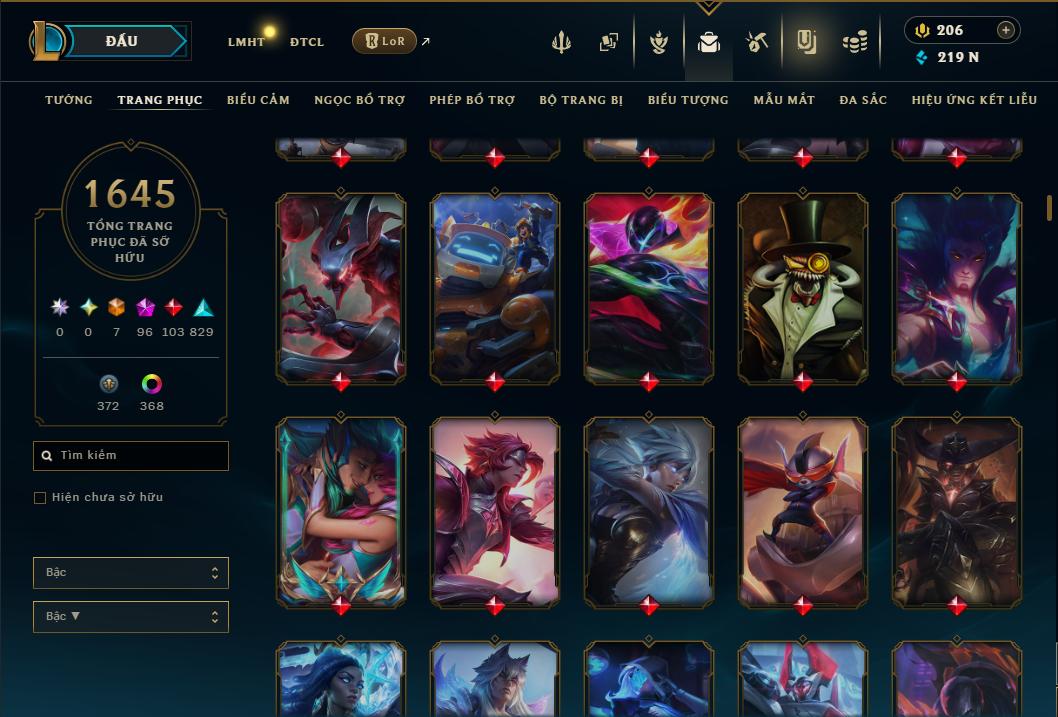Open the BIỂU CẢM tab
The height and width of the screenshot is (717, 1058).
pos(258,100)
